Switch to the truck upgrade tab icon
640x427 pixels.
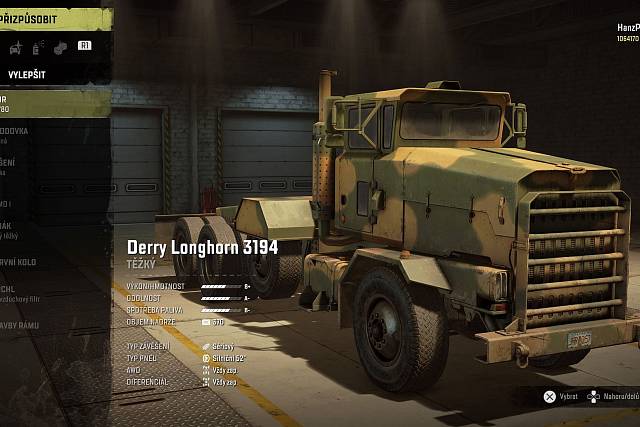(15, 46)
